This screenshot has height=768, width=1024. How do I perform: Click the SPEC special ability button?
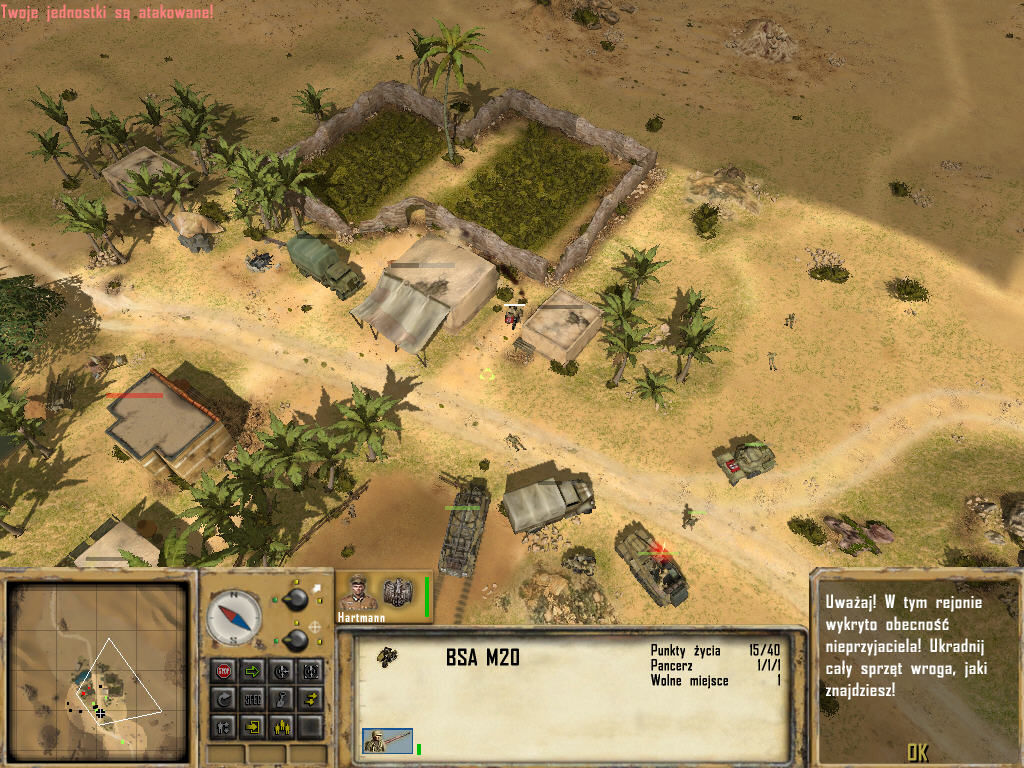[x=252, y=698]
